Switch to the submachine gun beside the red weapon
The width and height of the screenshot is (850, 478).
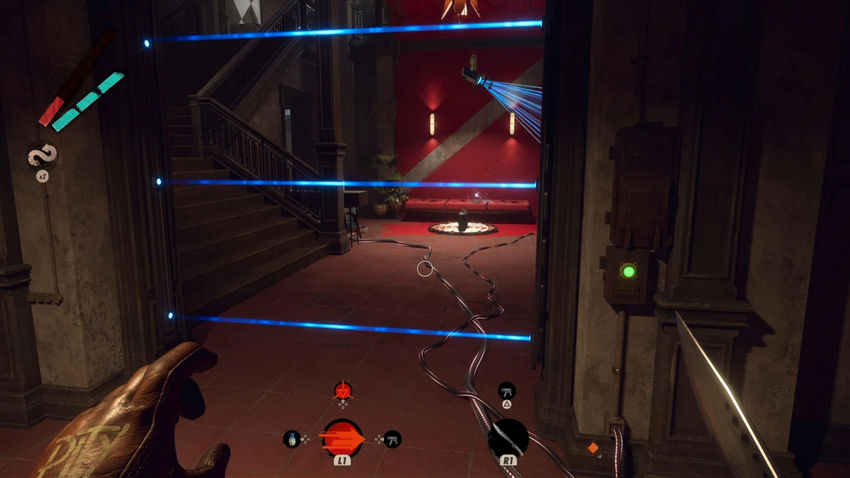point(391,438)
